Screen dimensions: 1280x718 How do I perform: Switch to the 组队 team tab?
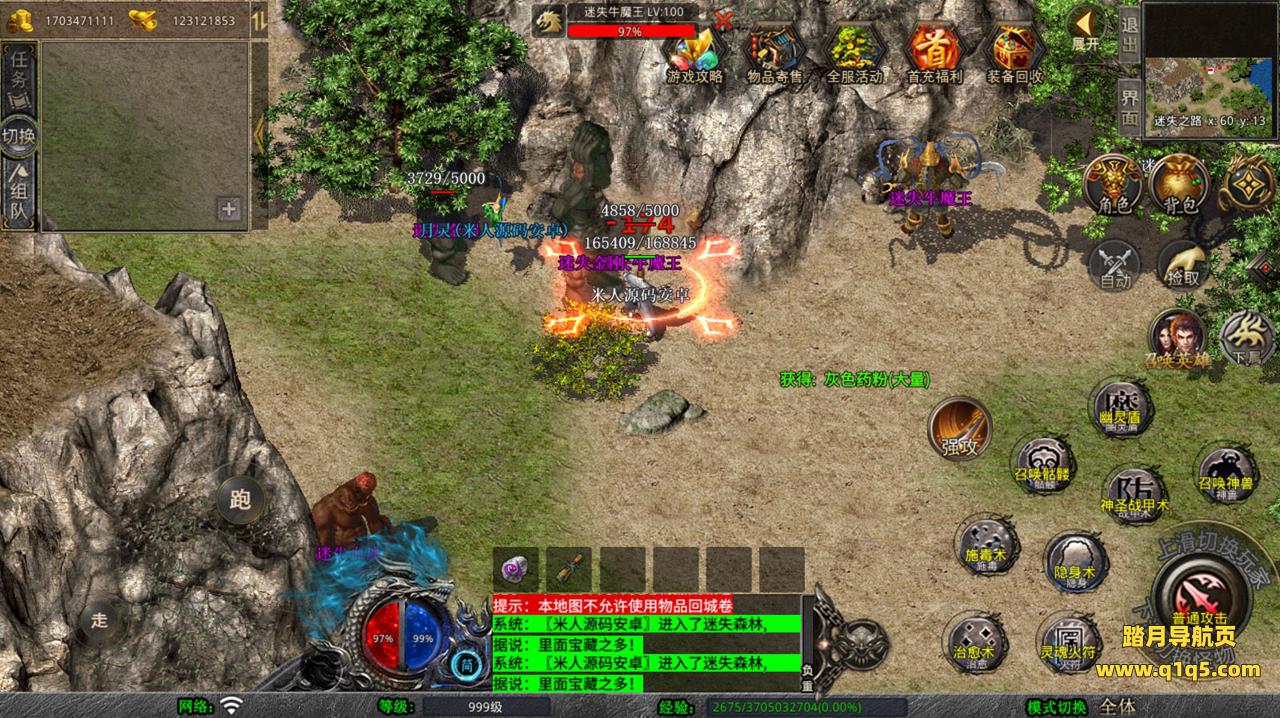click(19, 195)
